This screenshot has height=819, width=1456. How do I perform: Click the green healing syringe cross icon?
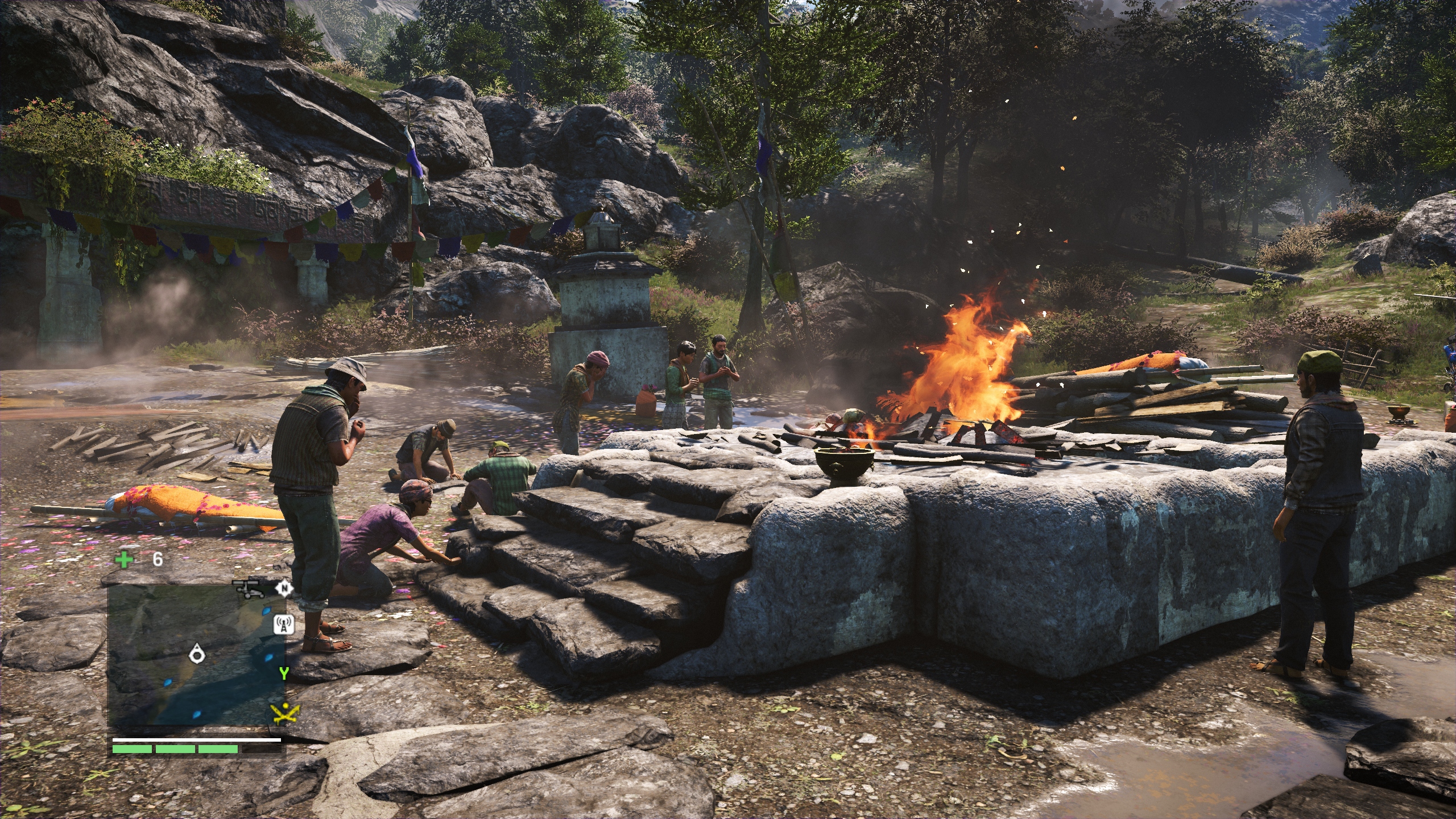tap(123, 560)
